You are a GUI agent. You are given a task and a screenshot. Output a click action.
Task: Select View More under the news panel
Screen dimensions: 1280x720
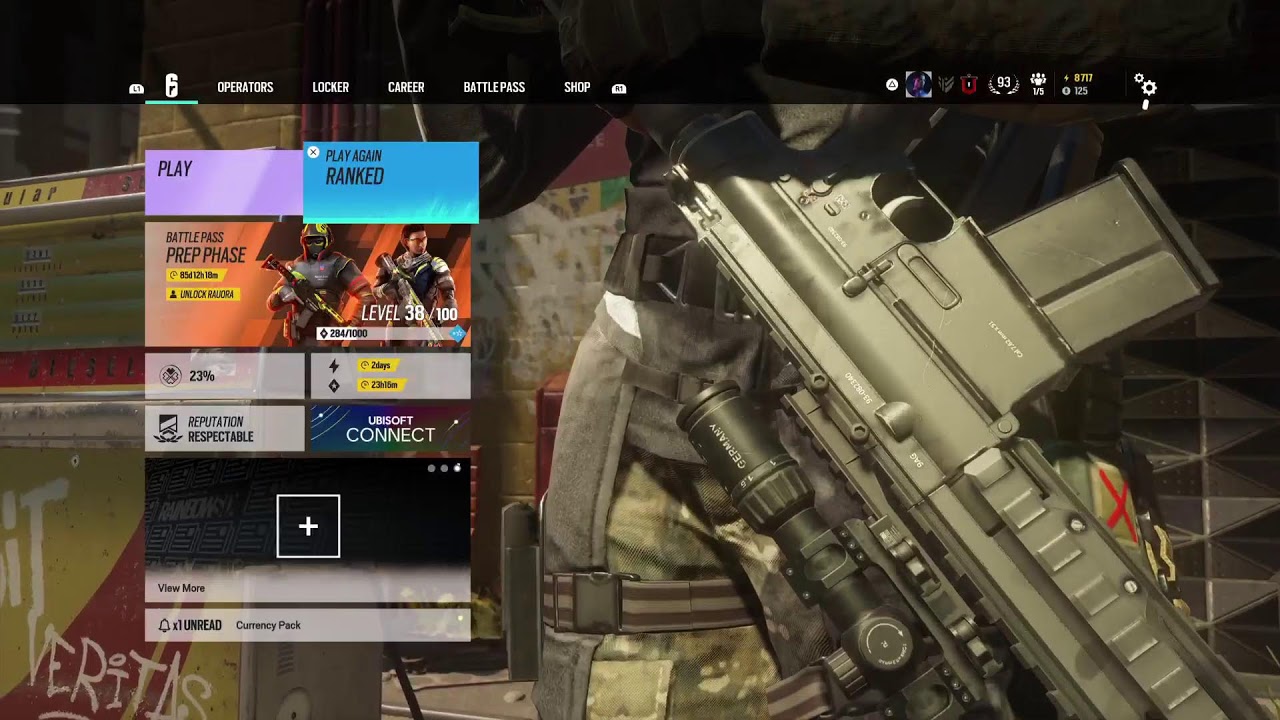point(181,588)
